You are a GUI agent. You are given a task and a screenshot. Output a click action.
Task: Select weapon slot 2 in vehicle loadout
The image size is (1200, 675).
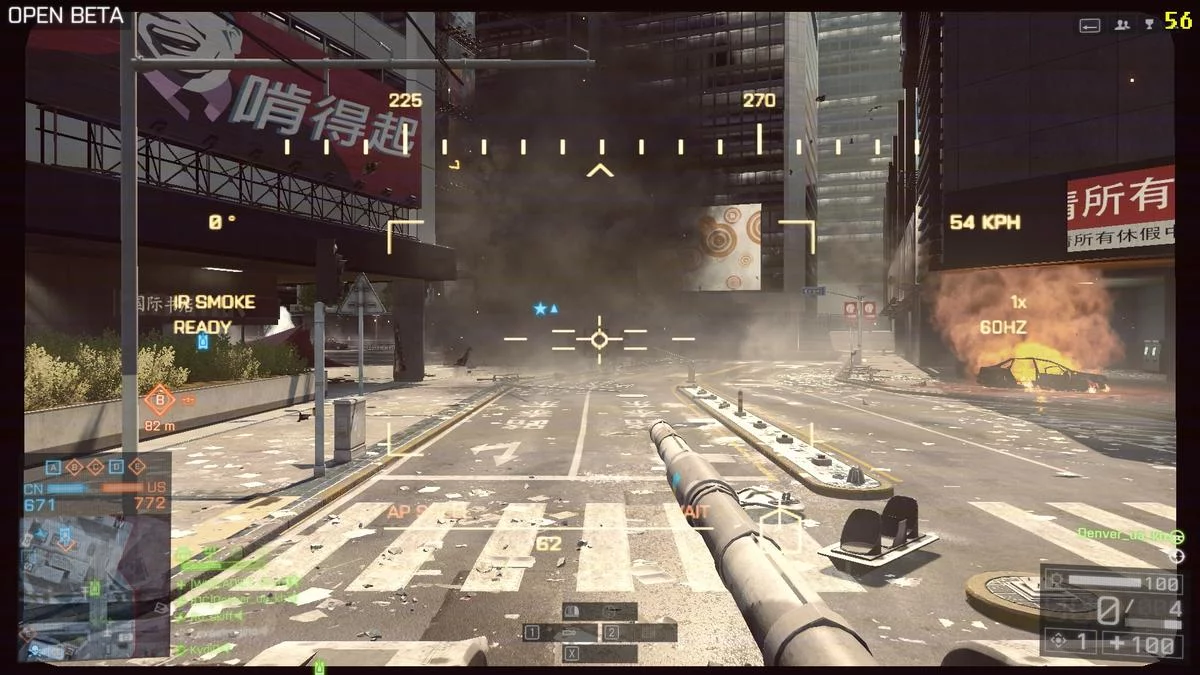639,632
